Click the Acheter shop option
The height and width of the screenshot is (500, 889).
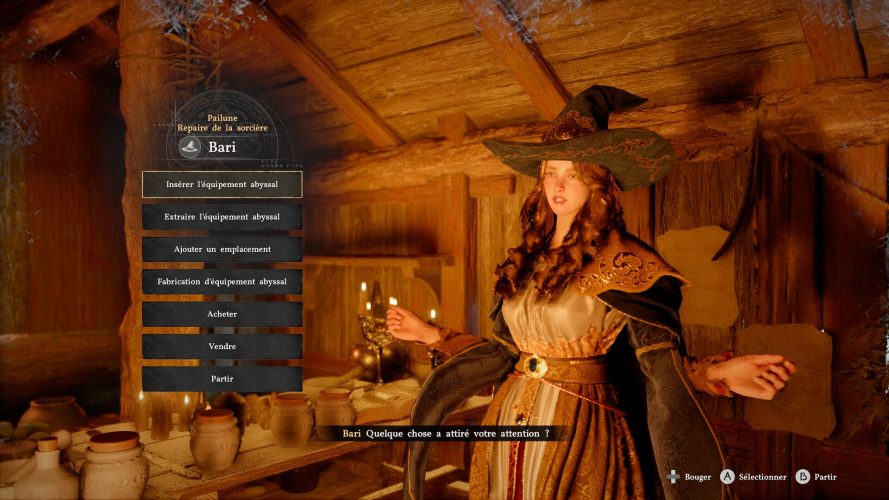click(x=222, y=314)
